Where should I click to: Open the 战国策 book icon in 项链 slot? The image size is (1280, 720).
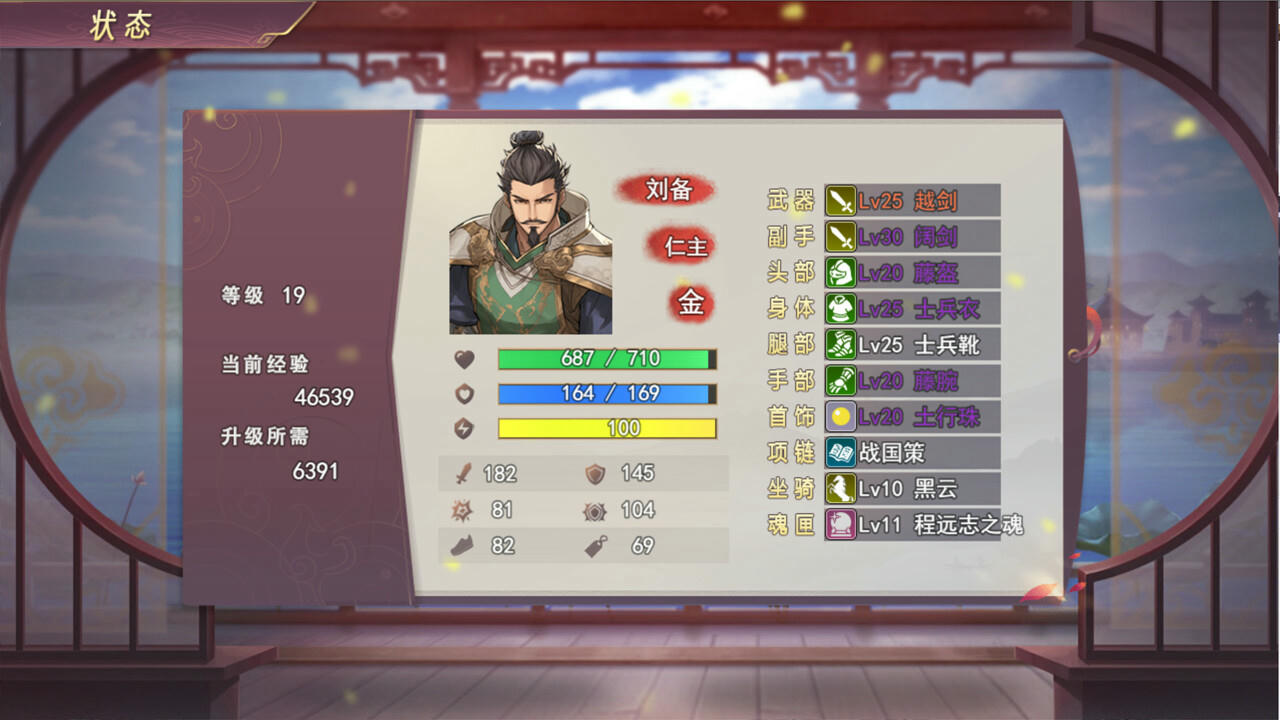click(x=843, y=453)
